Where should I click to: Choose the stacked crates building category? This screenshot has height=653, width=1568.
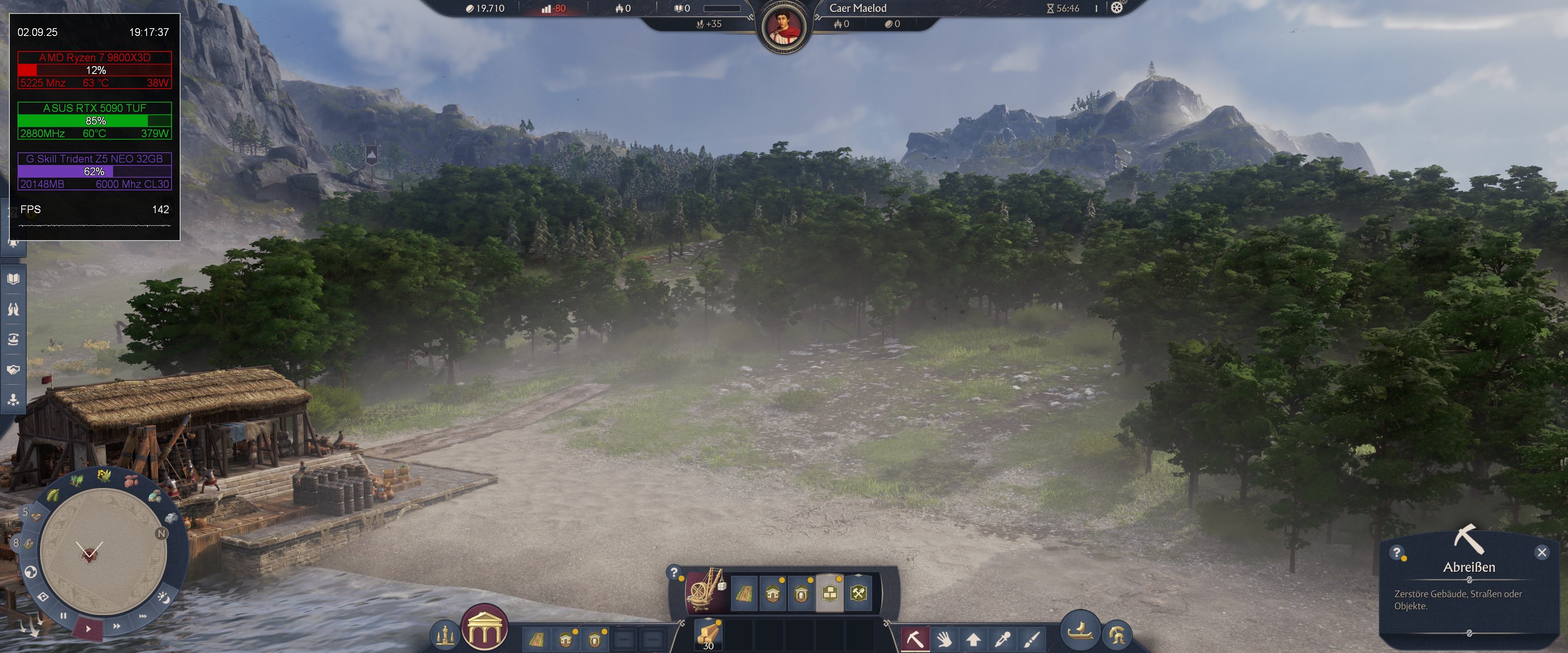(x=829, y=593)
